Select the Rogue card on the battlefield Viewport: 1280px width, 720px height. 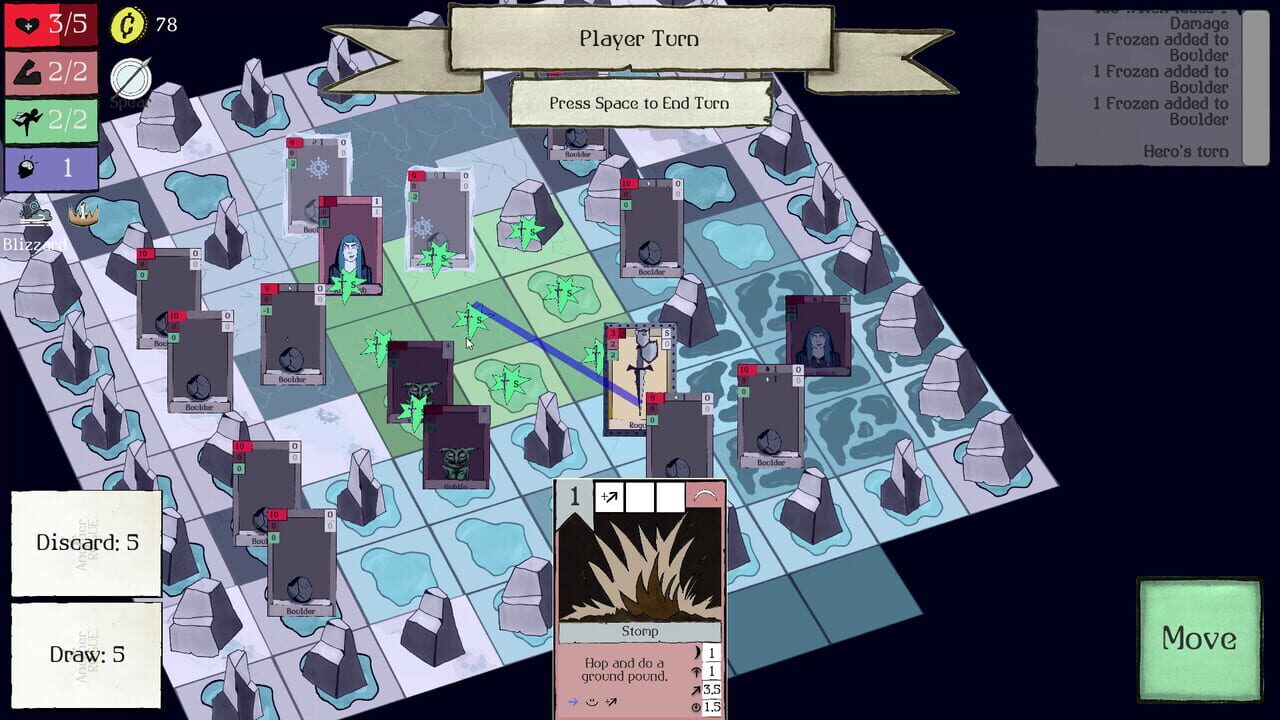640,380
